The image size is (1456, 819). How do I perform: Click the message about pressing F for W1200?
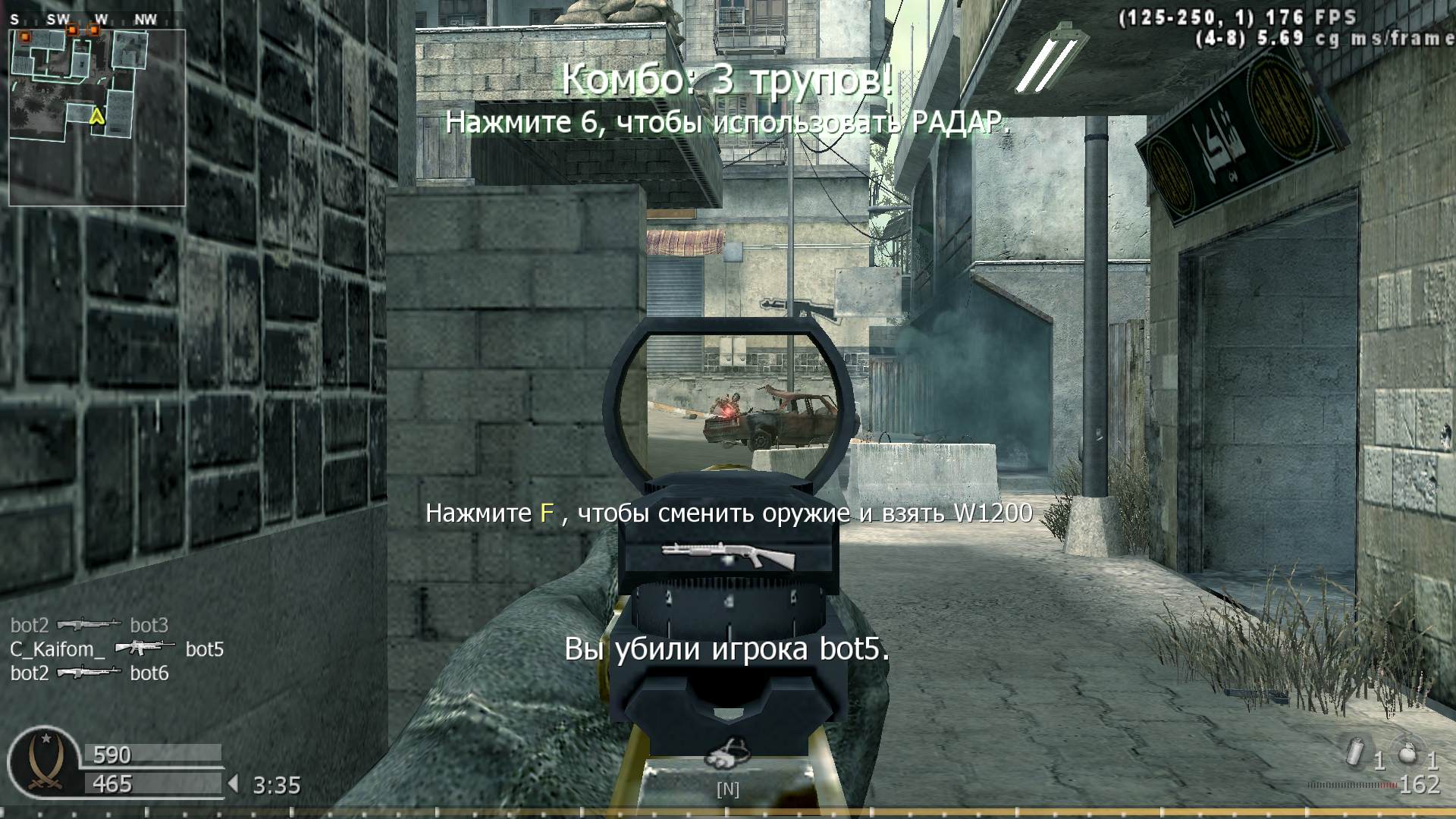pyautogui.click(x=728, y=513)
